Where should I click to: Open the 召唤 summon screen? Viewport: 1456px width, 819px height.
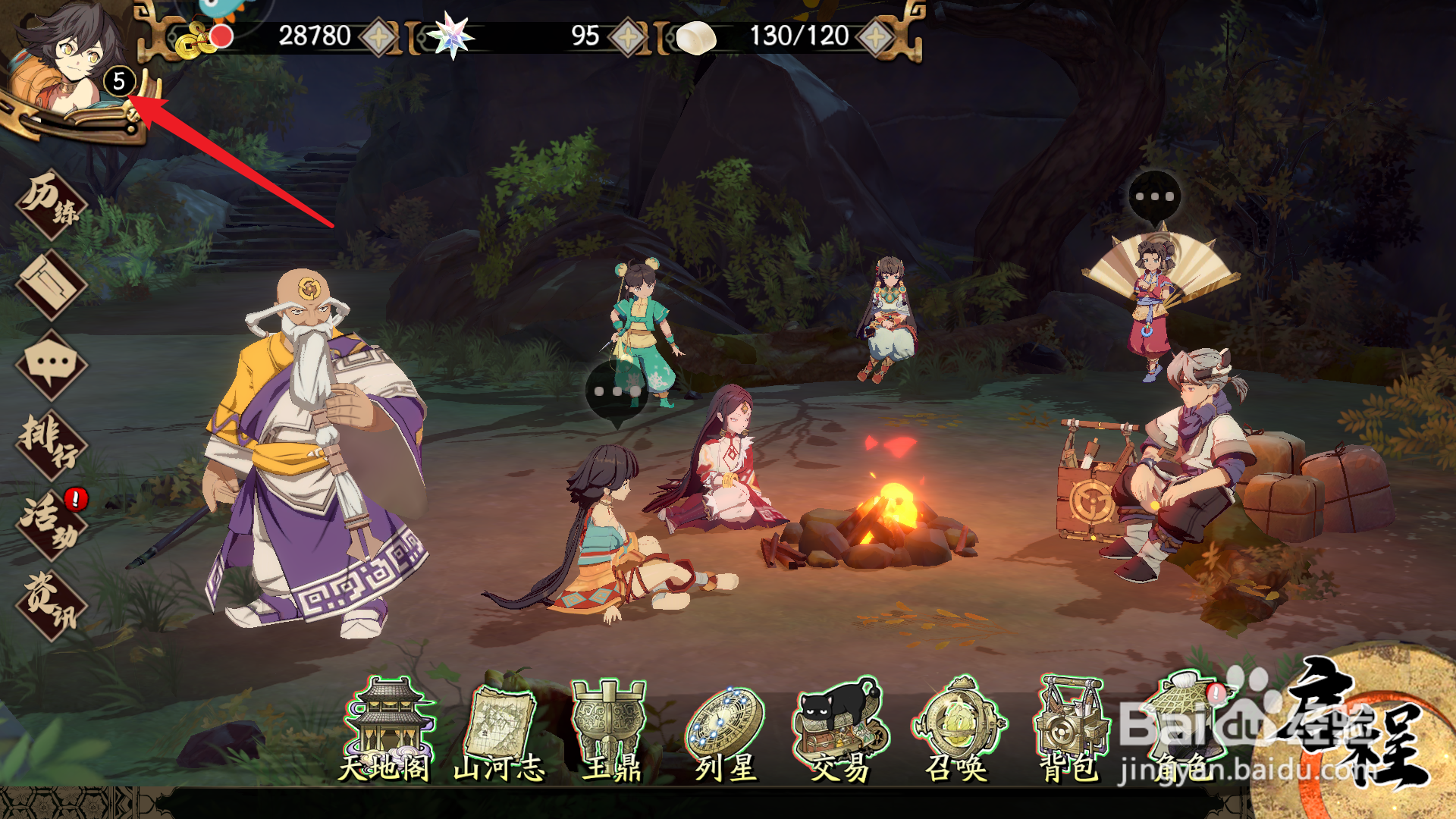click(957, 730)
